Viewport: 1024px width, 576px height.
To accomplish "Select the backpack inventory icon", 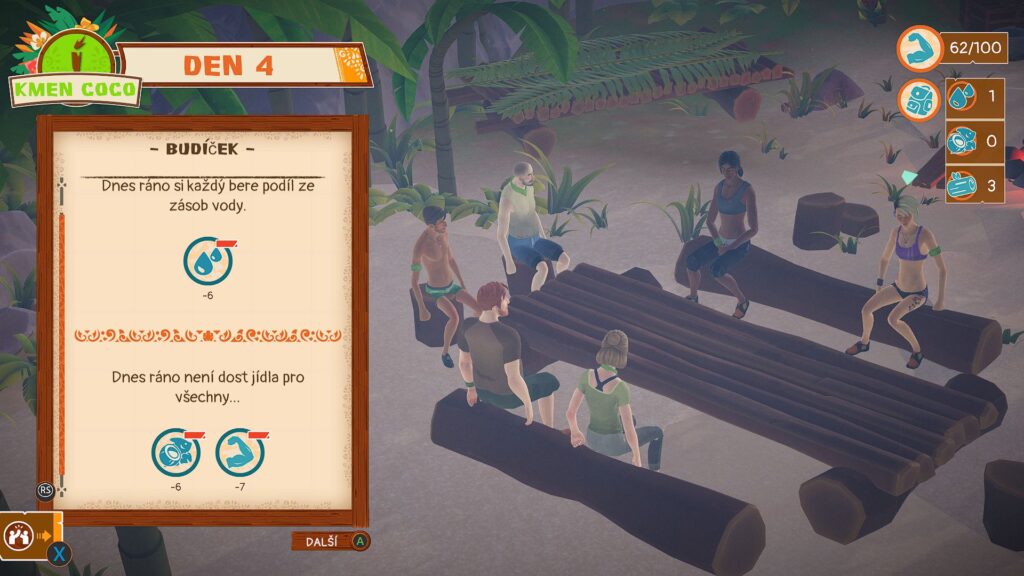I will click(917, 100).
